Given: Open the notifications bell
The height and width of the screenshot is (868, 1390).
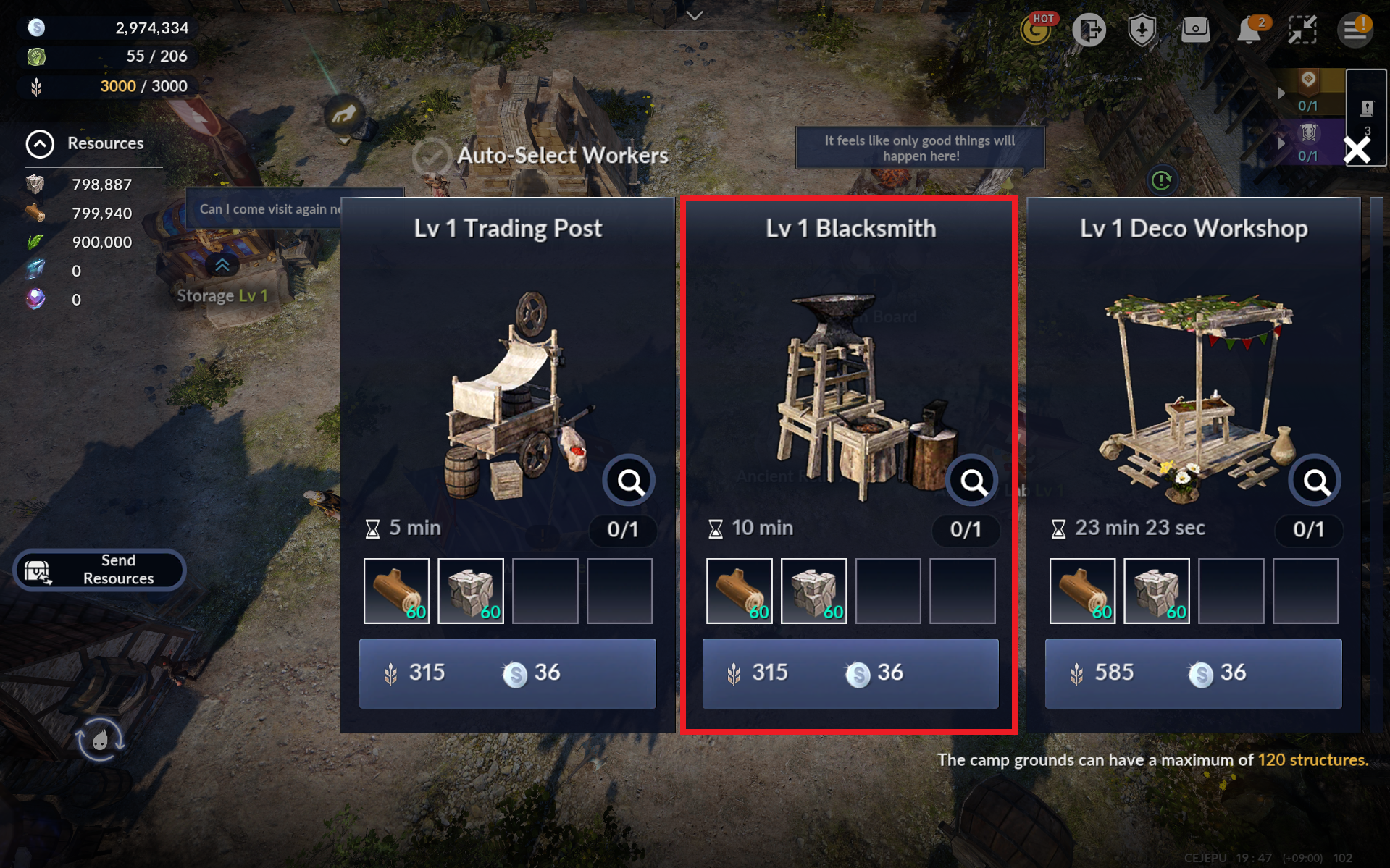Looking at the screenshot, I should point(1249,30).
